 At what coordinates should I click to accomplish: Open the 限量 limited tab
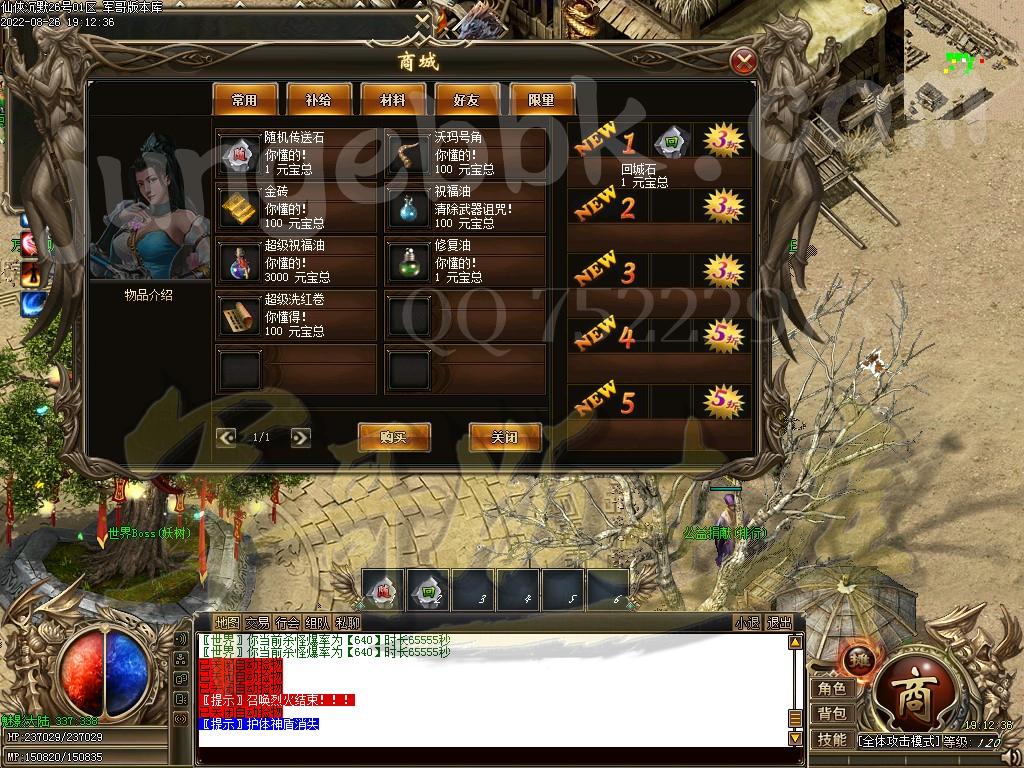(541, 100)
